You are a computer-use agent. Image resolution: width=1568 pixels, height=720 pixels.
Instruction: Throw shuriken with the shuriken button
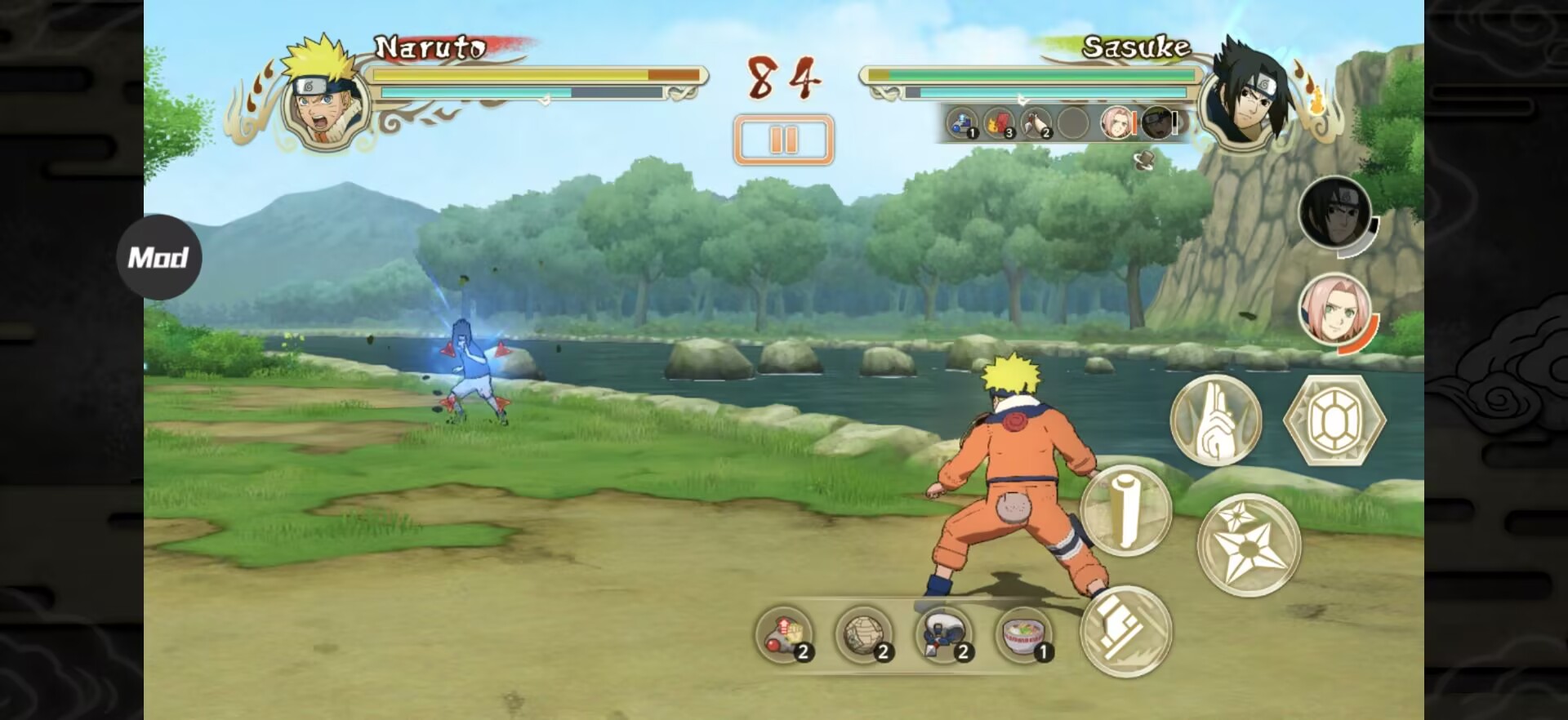[1248, 544]
